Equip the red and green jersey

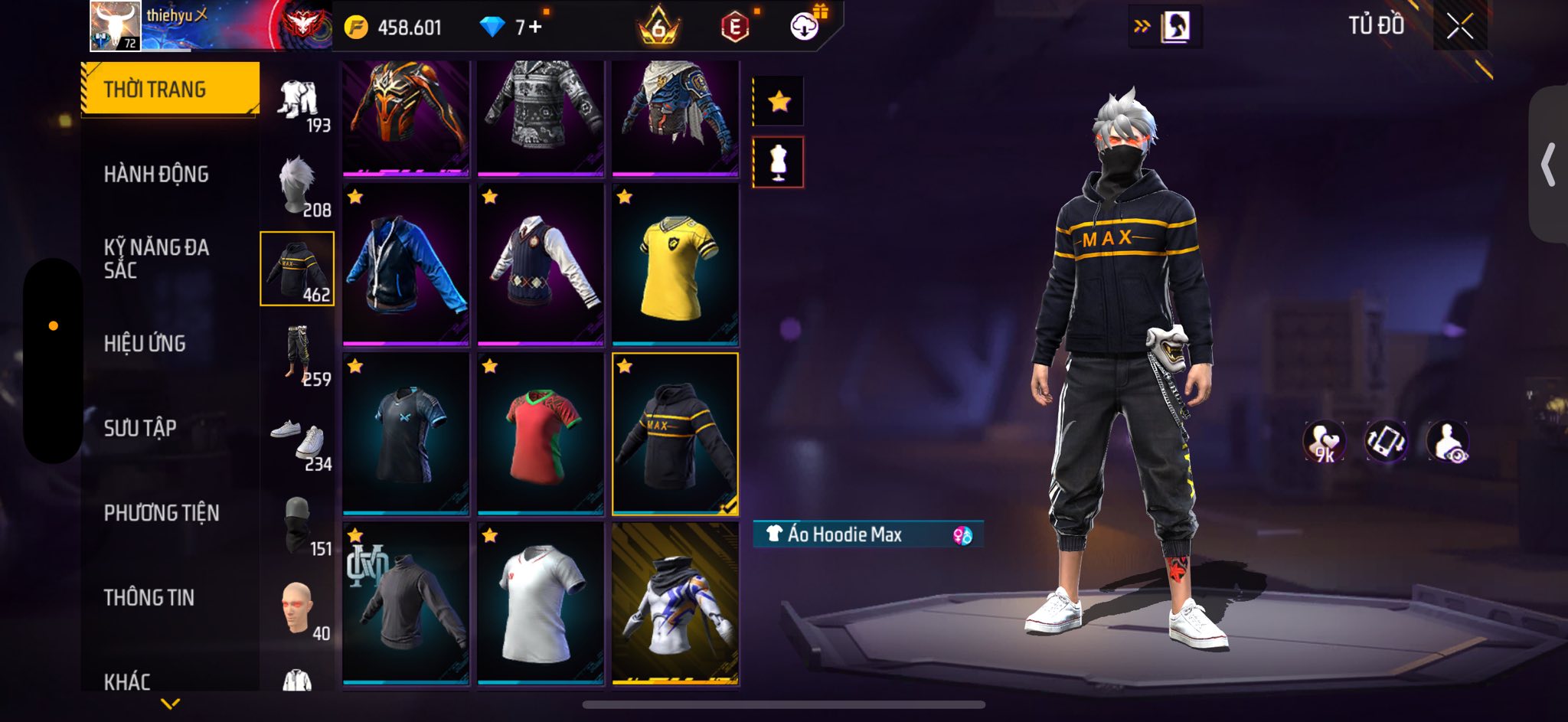pyautogui.click(x=541, y=434)
